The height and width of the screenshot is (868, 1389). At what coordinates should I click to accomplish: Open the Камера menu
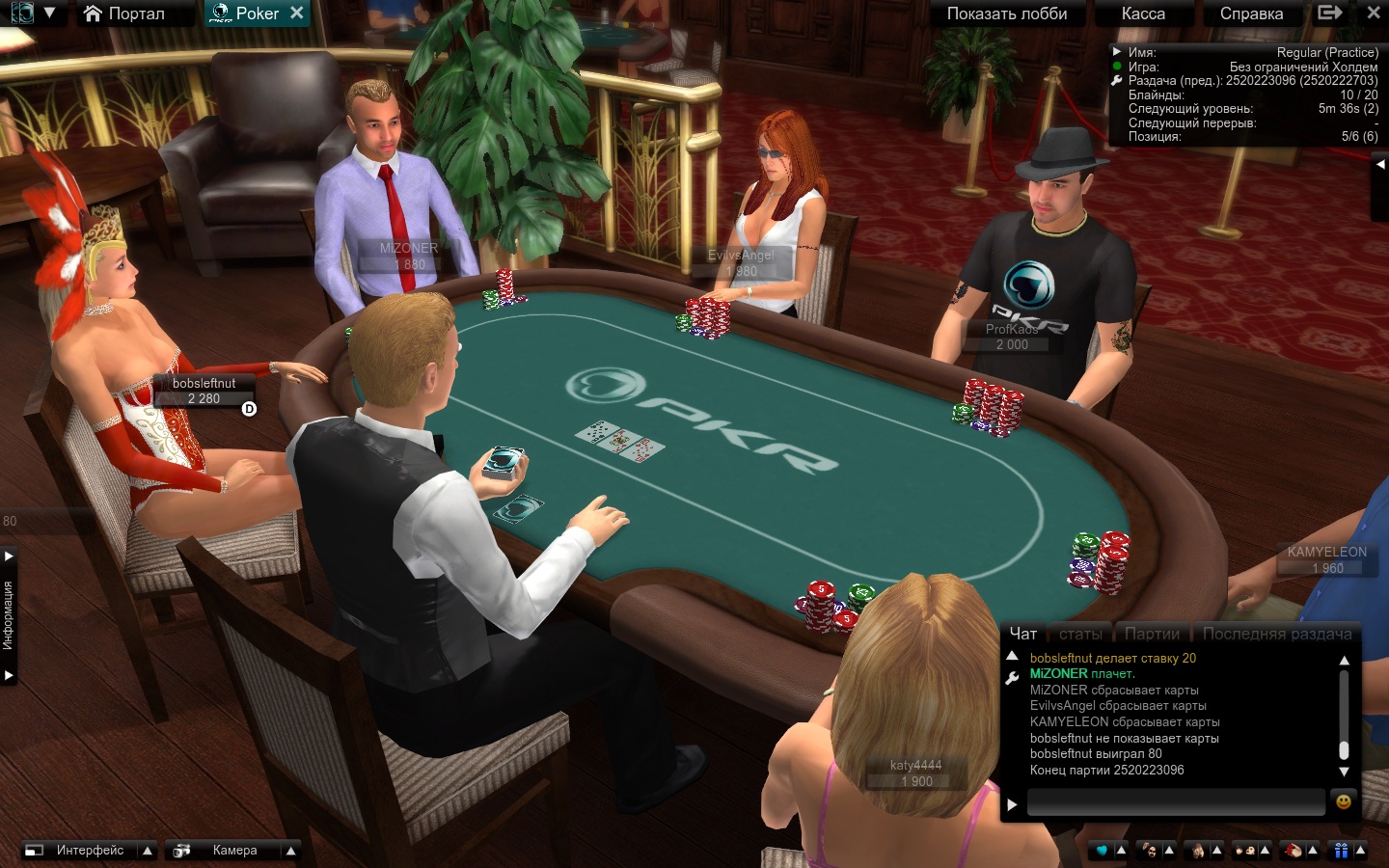pos(234,851)
